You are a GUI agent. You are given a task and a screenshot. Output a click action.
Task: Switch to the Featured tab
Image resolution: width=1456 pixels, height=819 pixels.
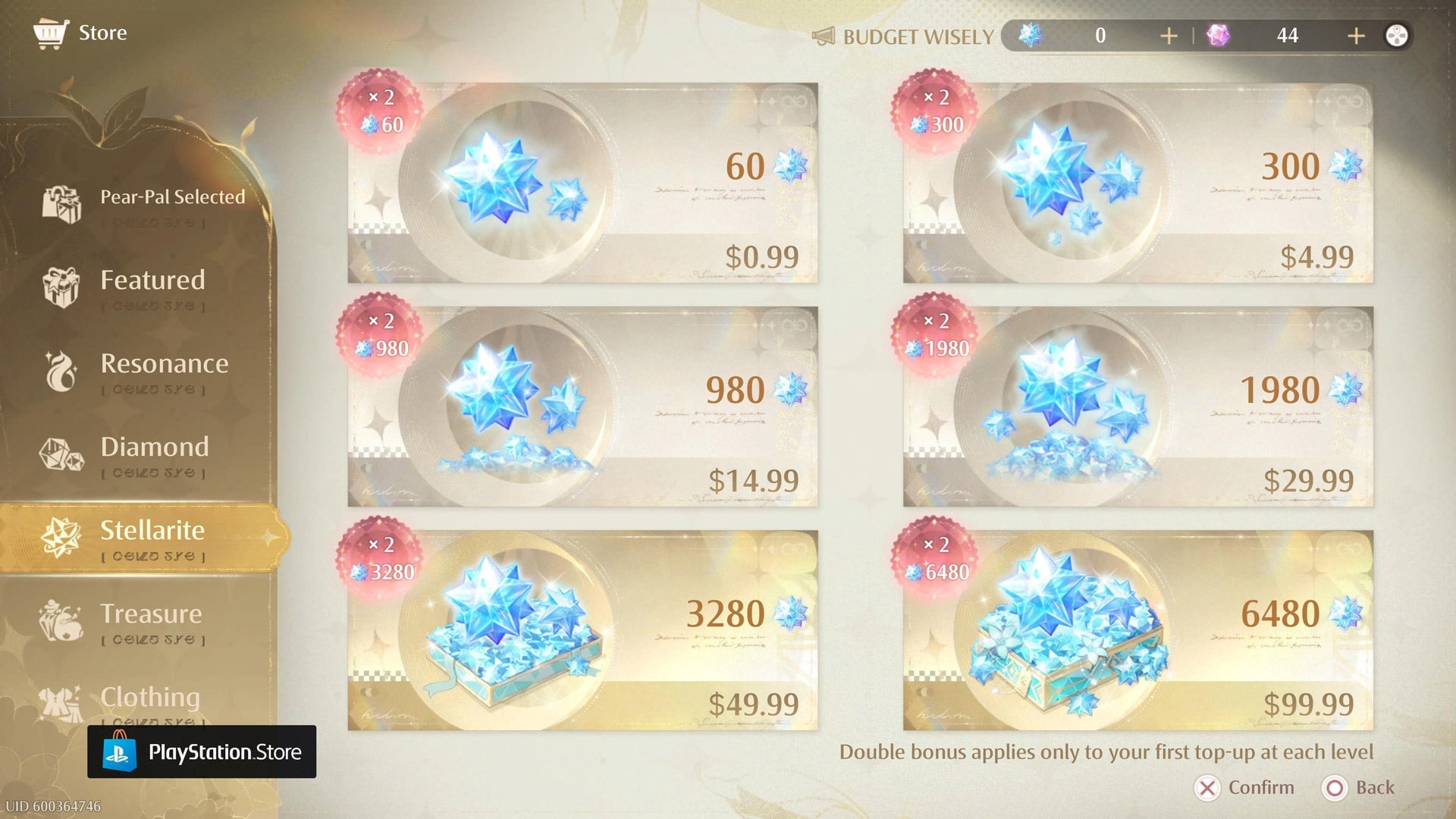[152, 281]
